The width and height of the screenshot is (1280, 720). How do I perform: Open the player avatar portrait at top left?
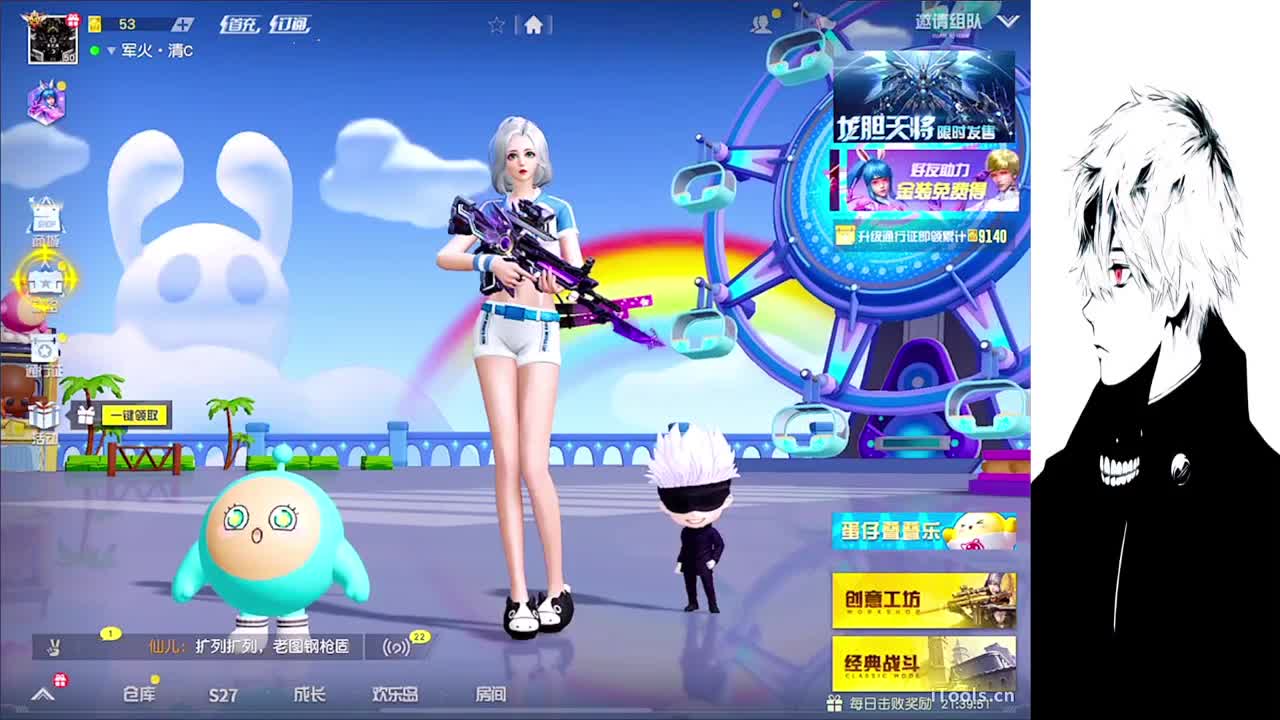(52, 37)
